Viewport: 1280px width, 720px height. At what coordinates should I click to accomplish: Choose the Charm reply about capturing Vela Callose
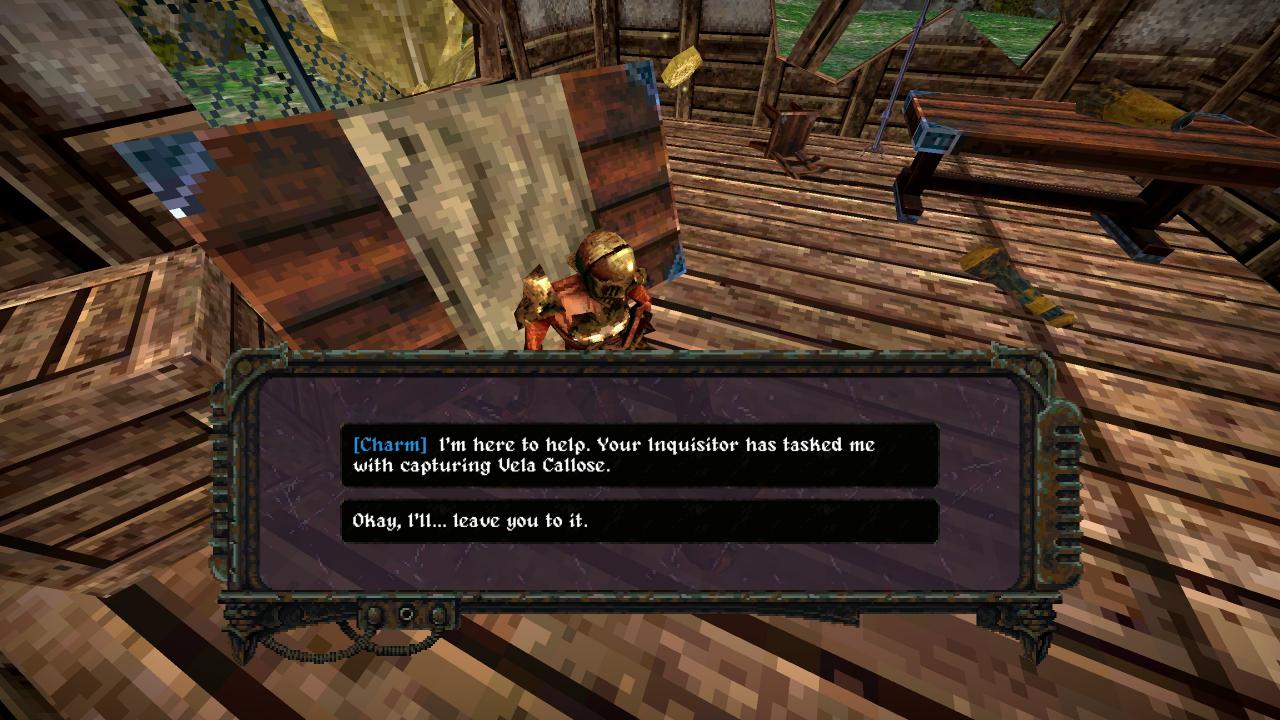point(639,455)
